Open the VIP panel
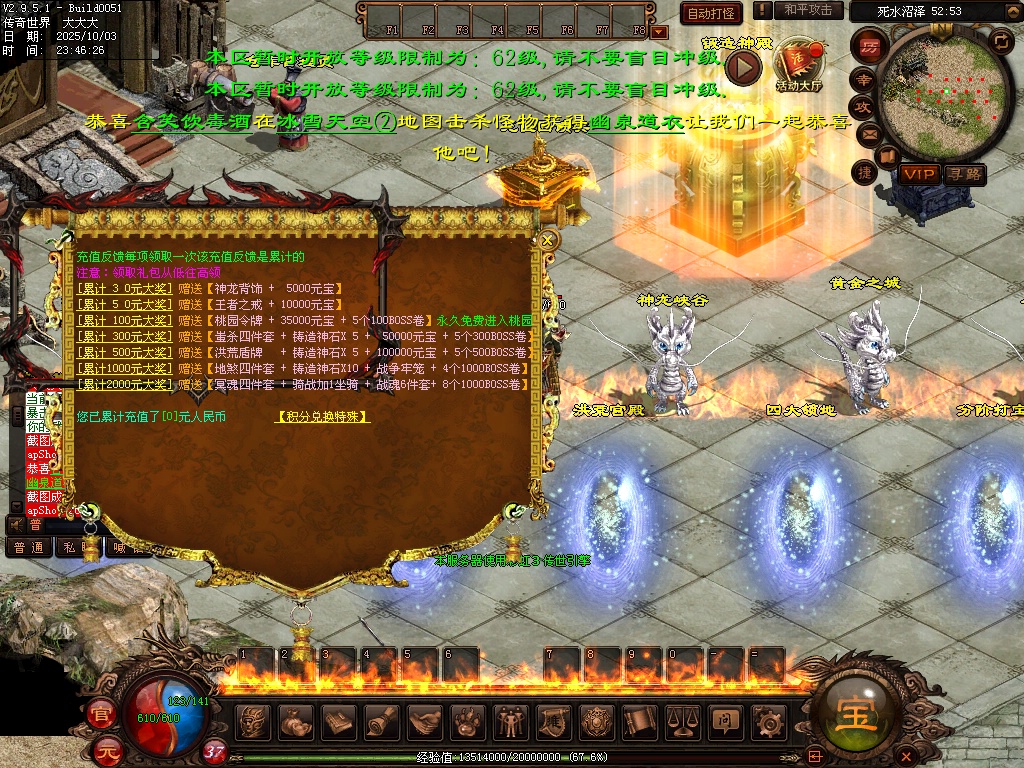The image size is (1024, 768). [x=919, y=174]
